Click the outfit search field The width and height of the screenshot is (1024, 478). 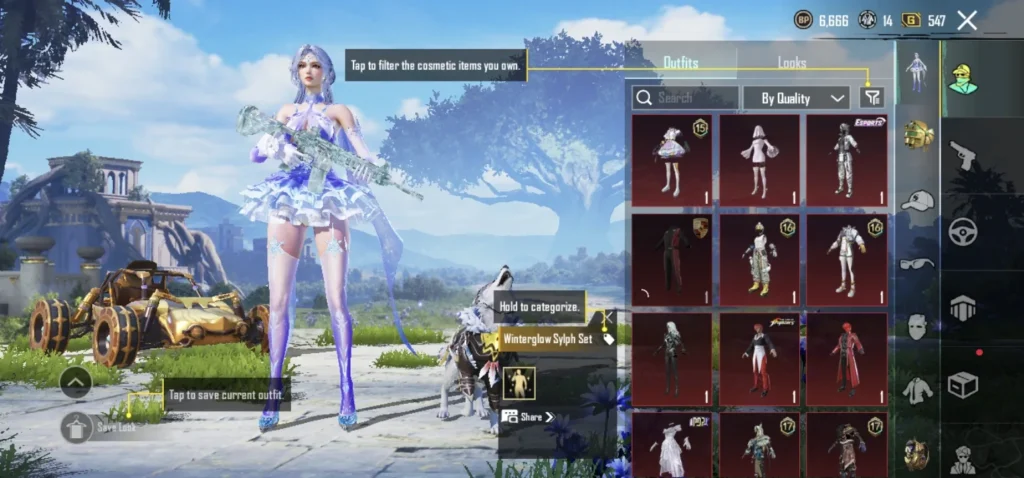click(686, 97)
